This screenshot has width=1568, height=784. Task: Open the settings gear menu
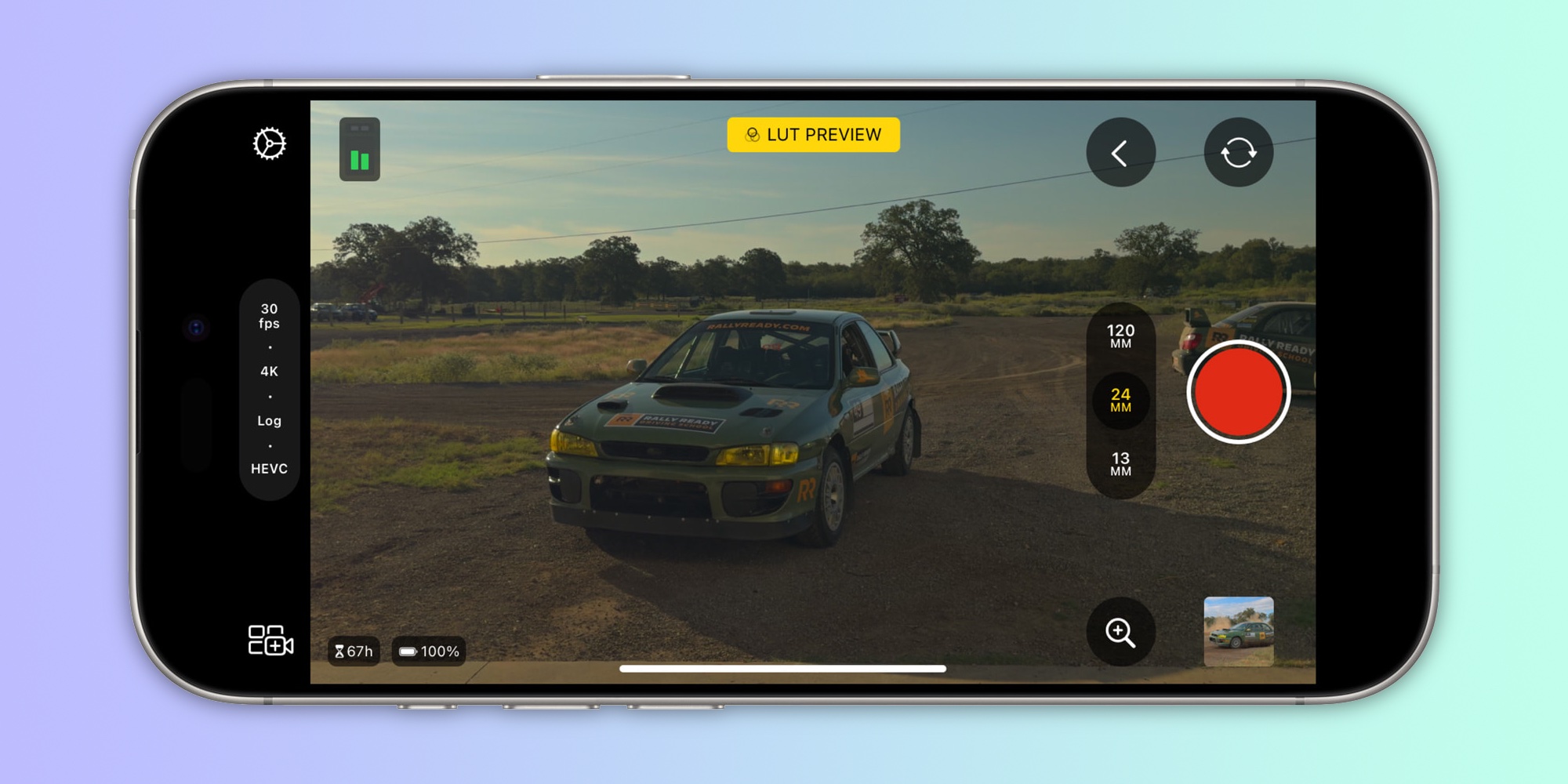(270, 144)
